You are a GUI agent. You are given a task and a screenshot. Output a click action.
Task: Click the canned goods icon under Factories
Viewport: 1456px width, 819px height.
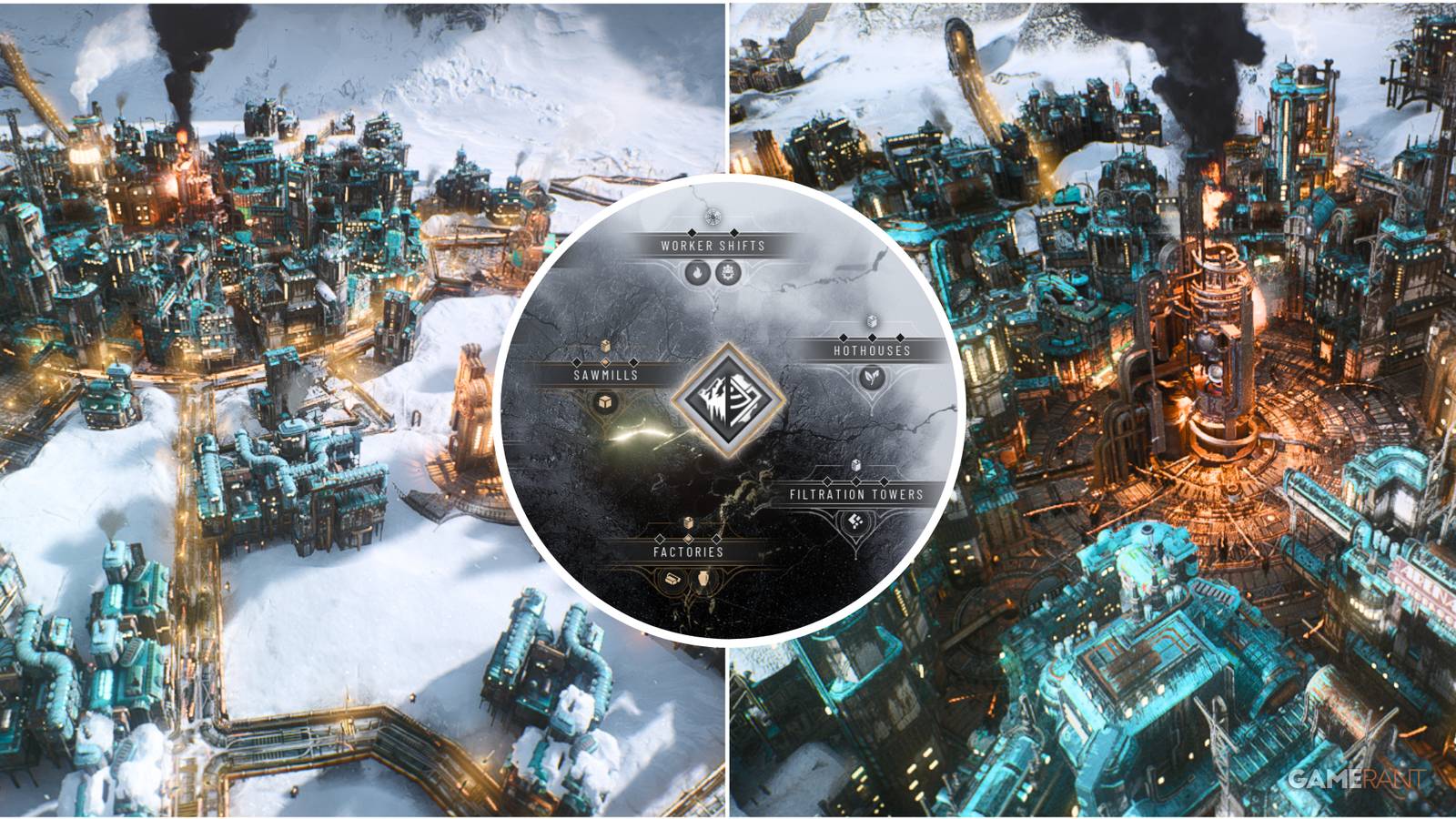click(673, 578)
